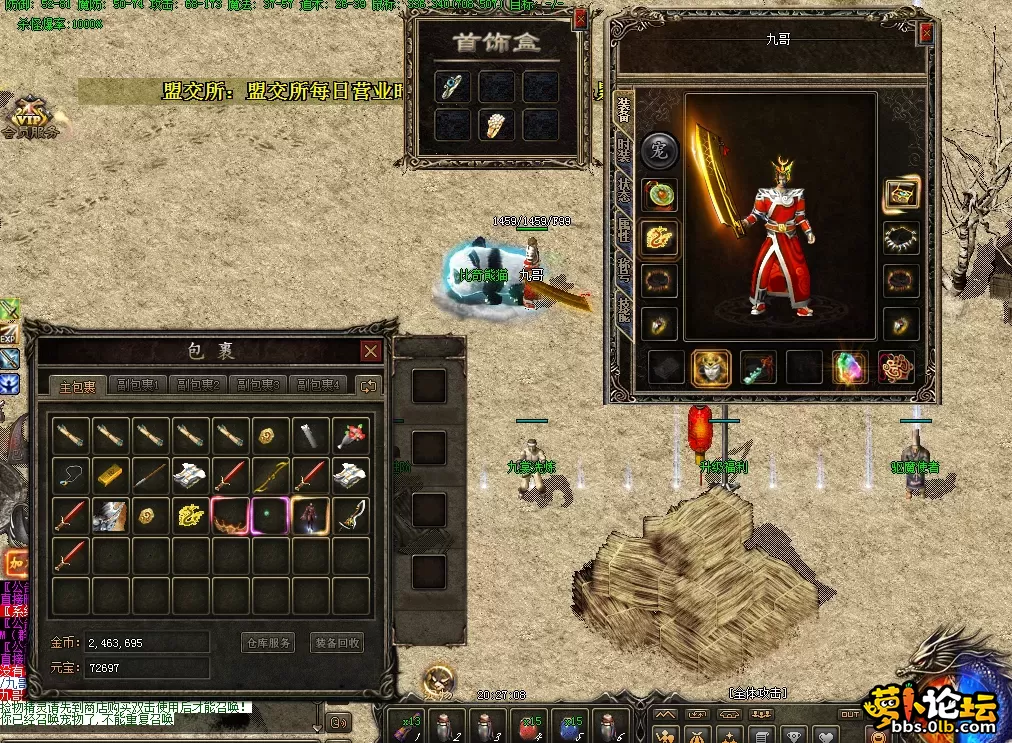Switch to the 时装 costume tab
Screen dimensions: 1012x743
pyautogui.click(x=624, y=151)
